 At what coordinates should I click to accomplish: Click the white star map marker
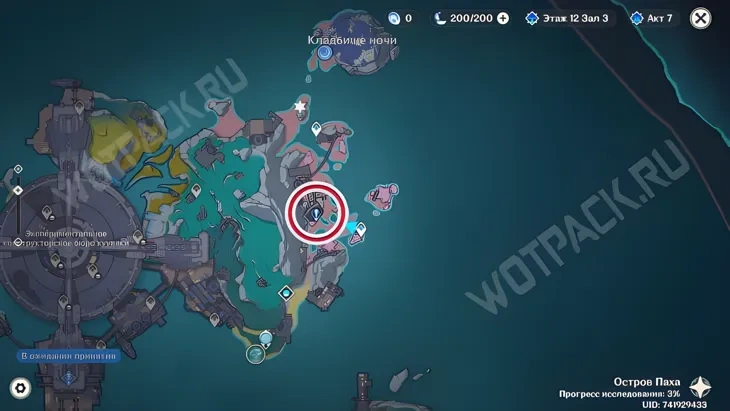299,105
